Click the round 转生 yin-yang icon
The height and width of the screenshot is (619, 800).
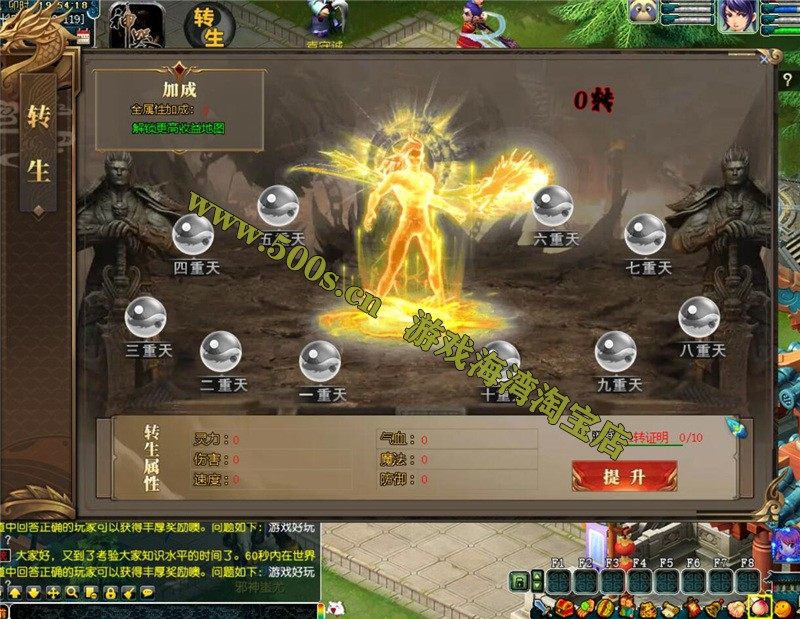pyautogui.click(x=209, y=24)
